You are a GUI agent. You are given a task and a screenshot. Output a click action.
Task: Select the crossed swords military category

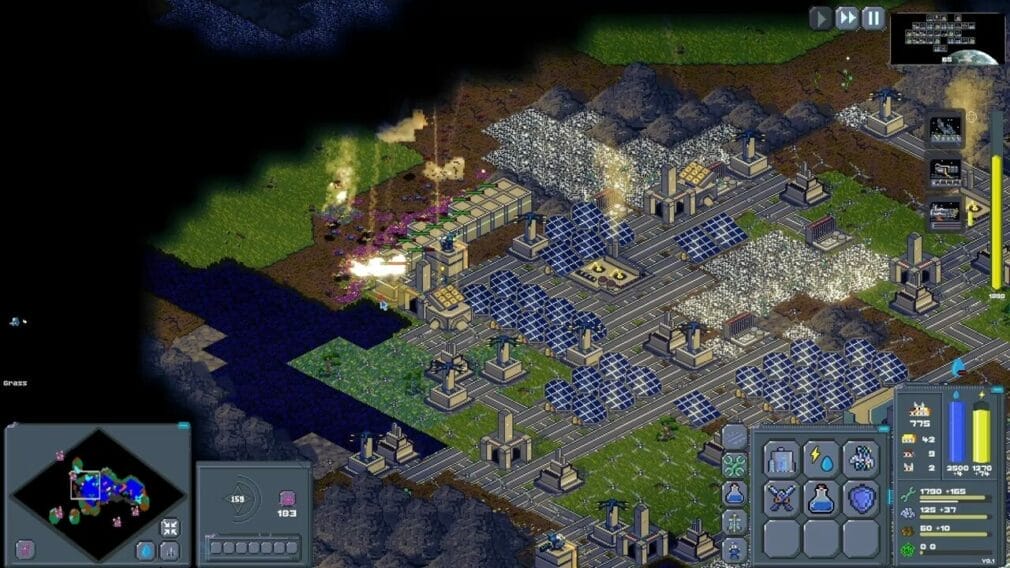(x=783, y=498)
